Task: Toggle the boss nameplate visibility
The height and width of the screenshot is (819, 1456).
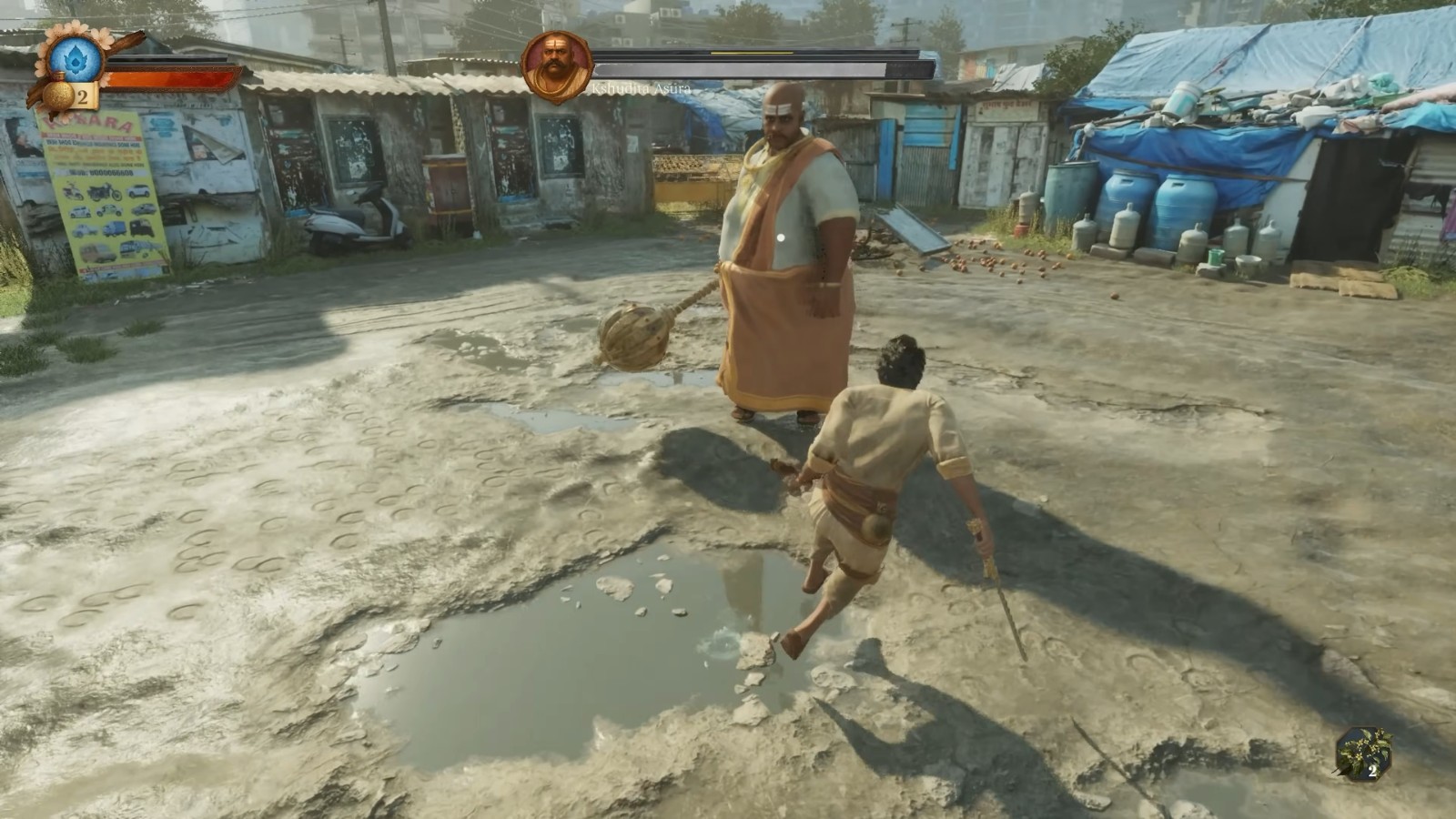Action: point(640,90)
